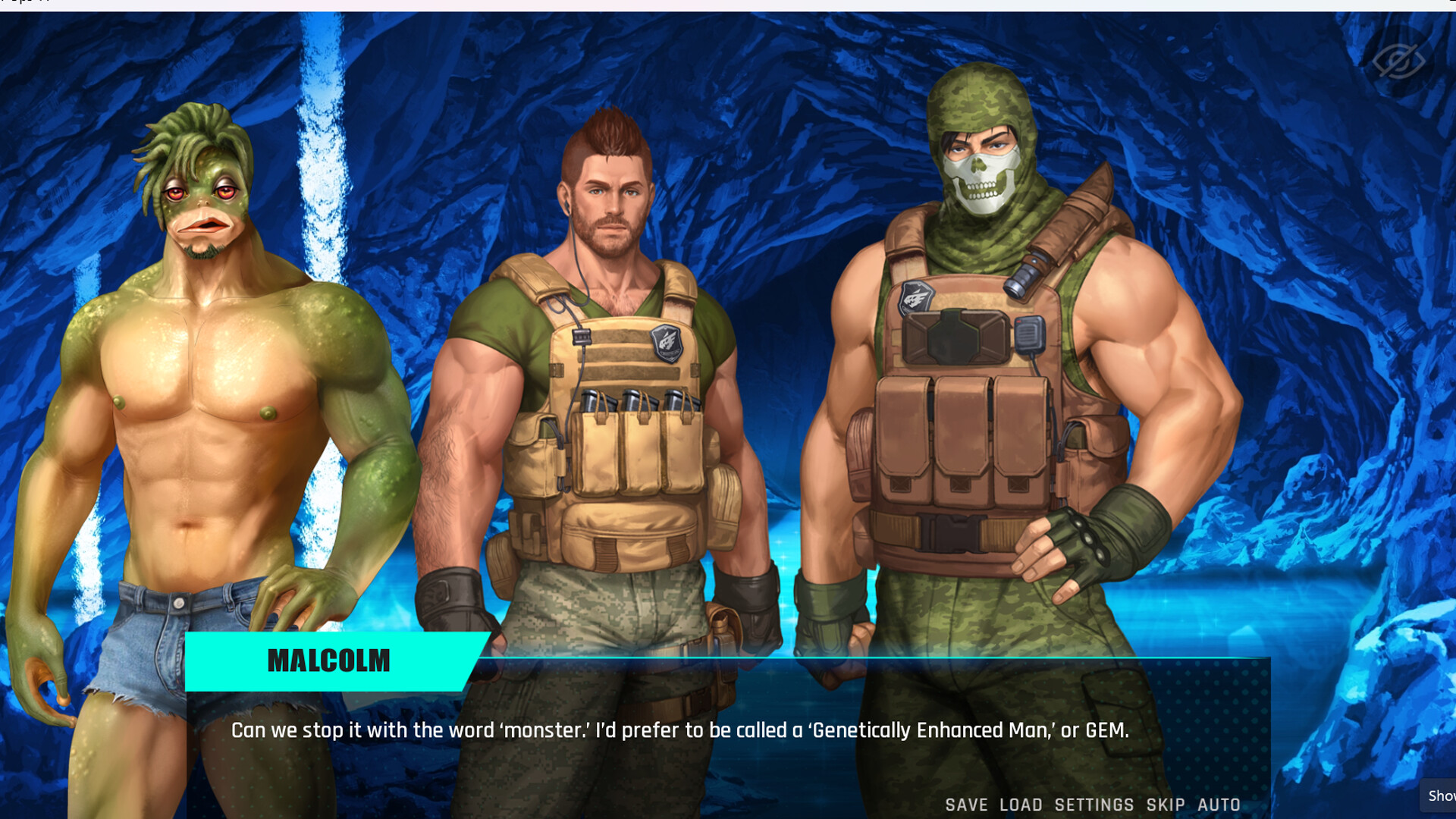The image size is (1456, 819).
Task: Click SAVE to save game progress
Action: click(965, 805)
